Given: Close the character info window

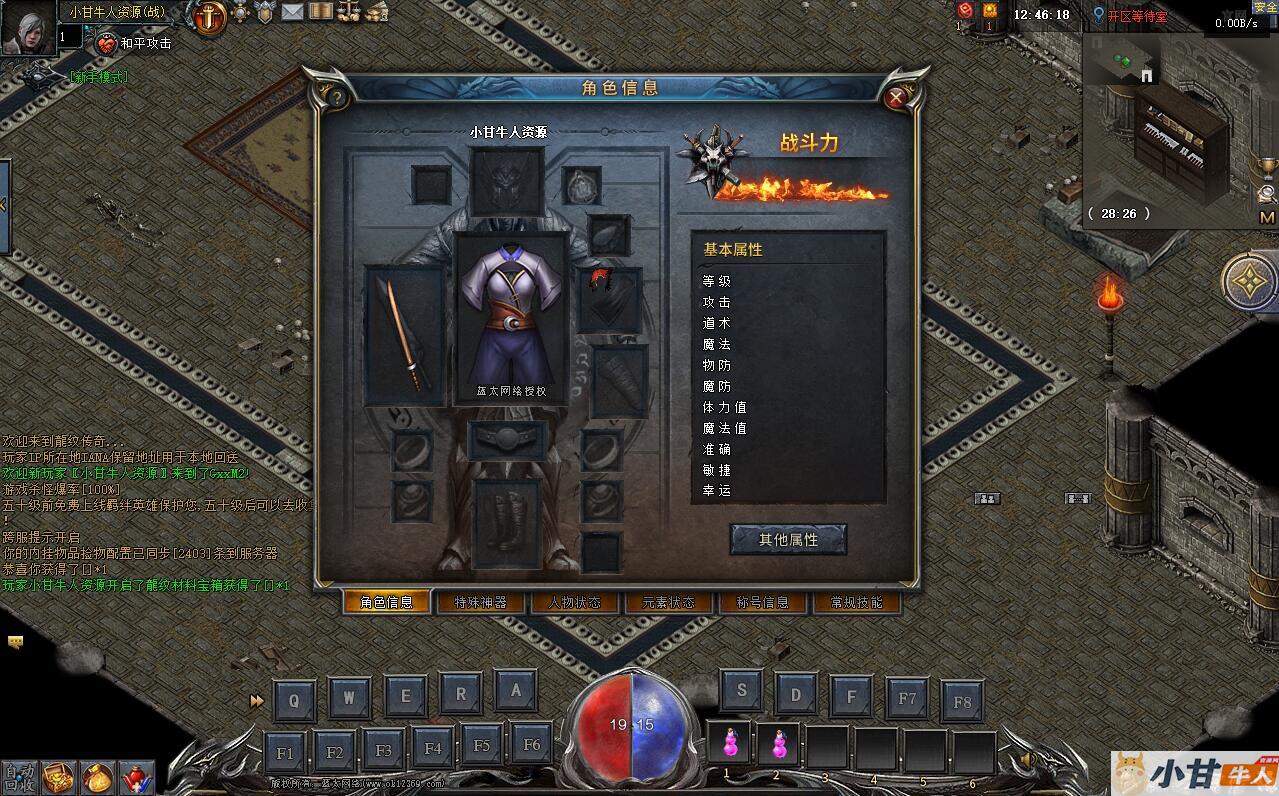Looking at the screenshot, I should coord(896,97).
